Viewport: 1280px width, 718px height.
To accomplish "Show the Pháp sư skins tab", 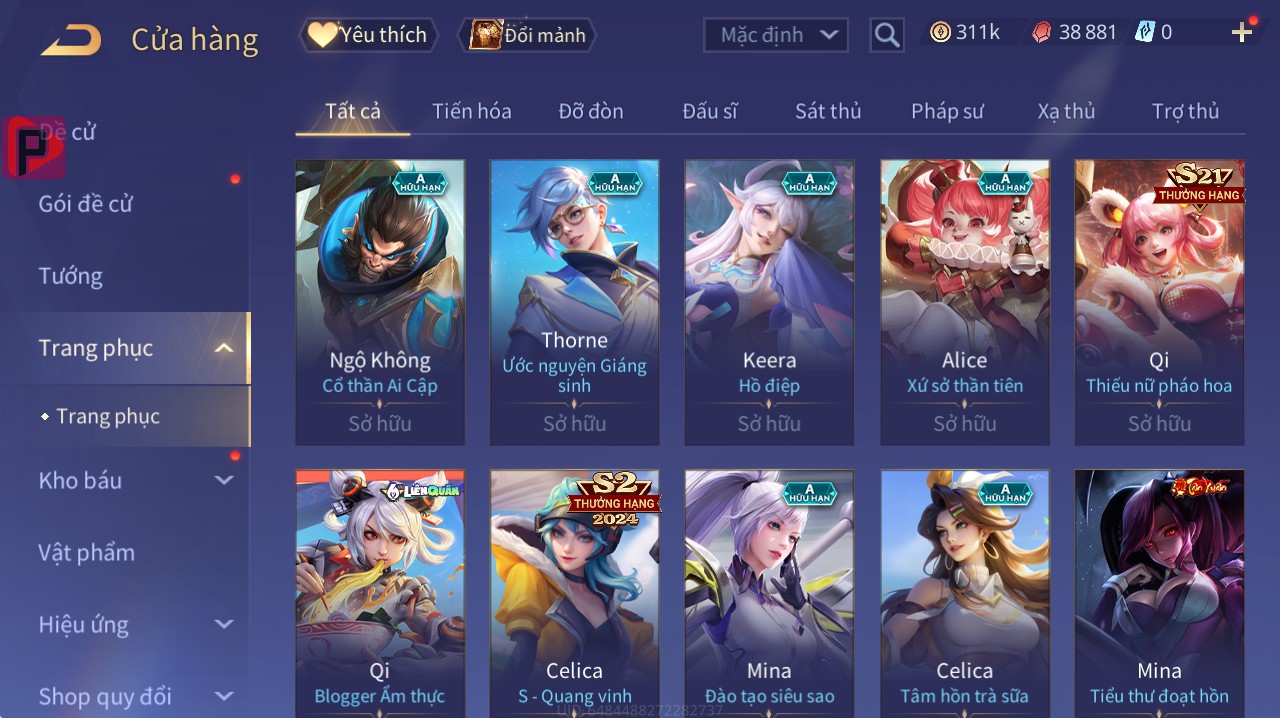I will point(947,111).
